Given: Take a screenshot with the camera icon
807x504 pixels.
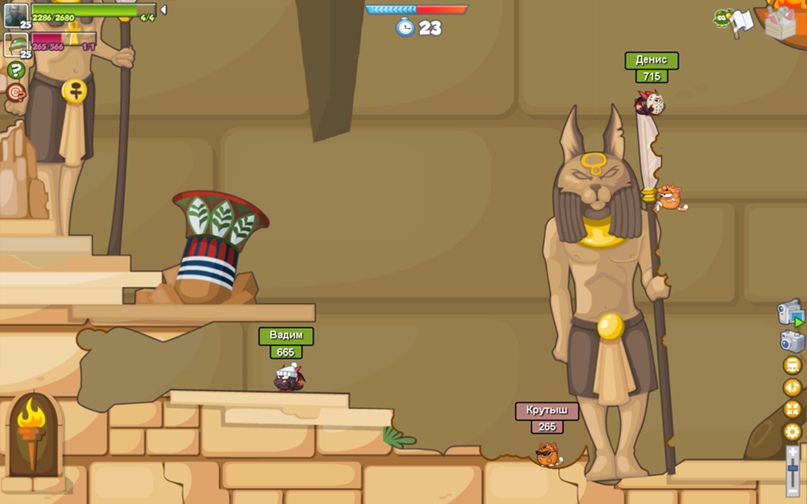Looking at the screenshot, I should (792, 341).
